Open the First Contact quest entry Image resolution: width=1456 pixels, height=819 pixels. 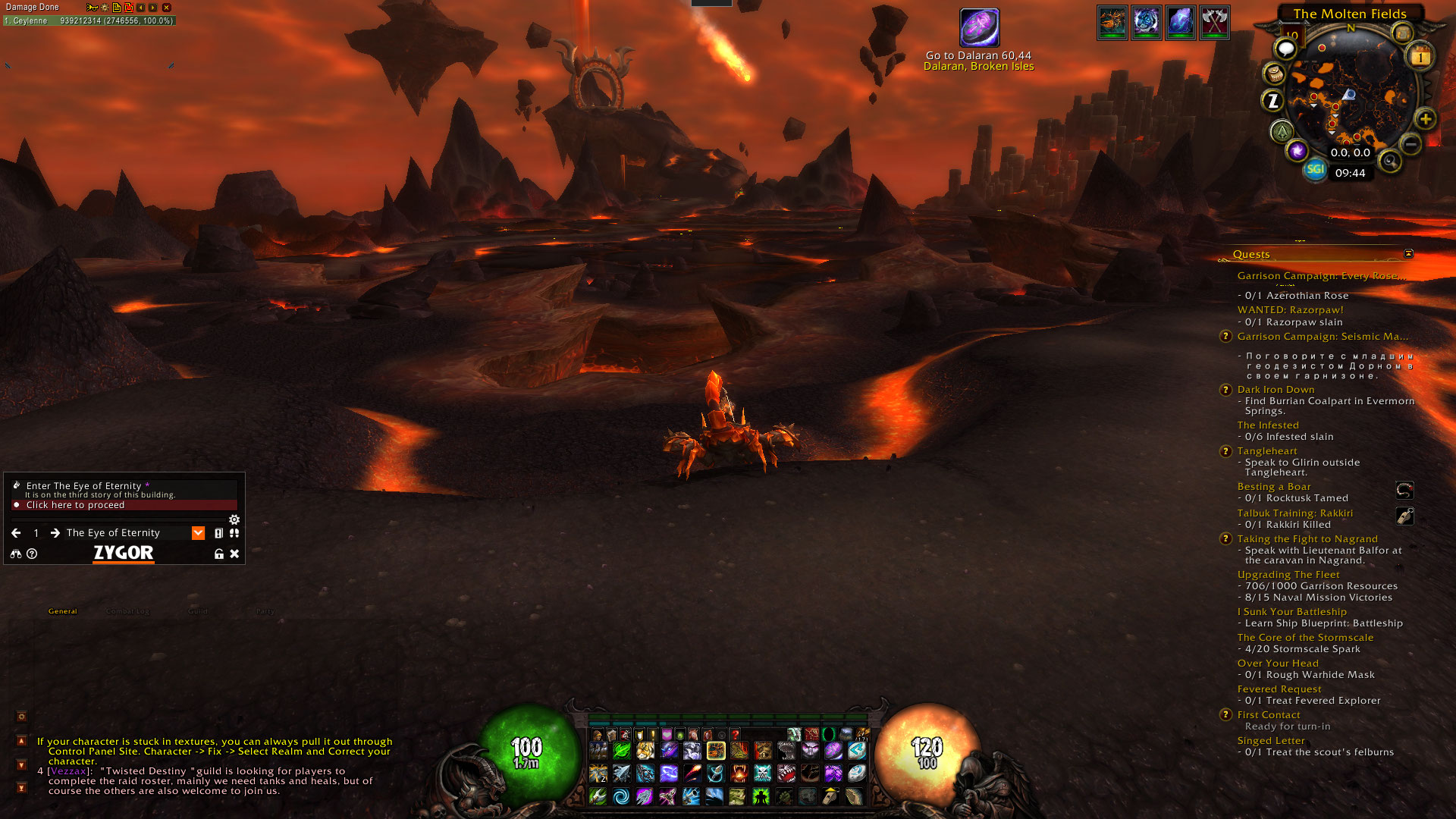tap(1268, 715)
